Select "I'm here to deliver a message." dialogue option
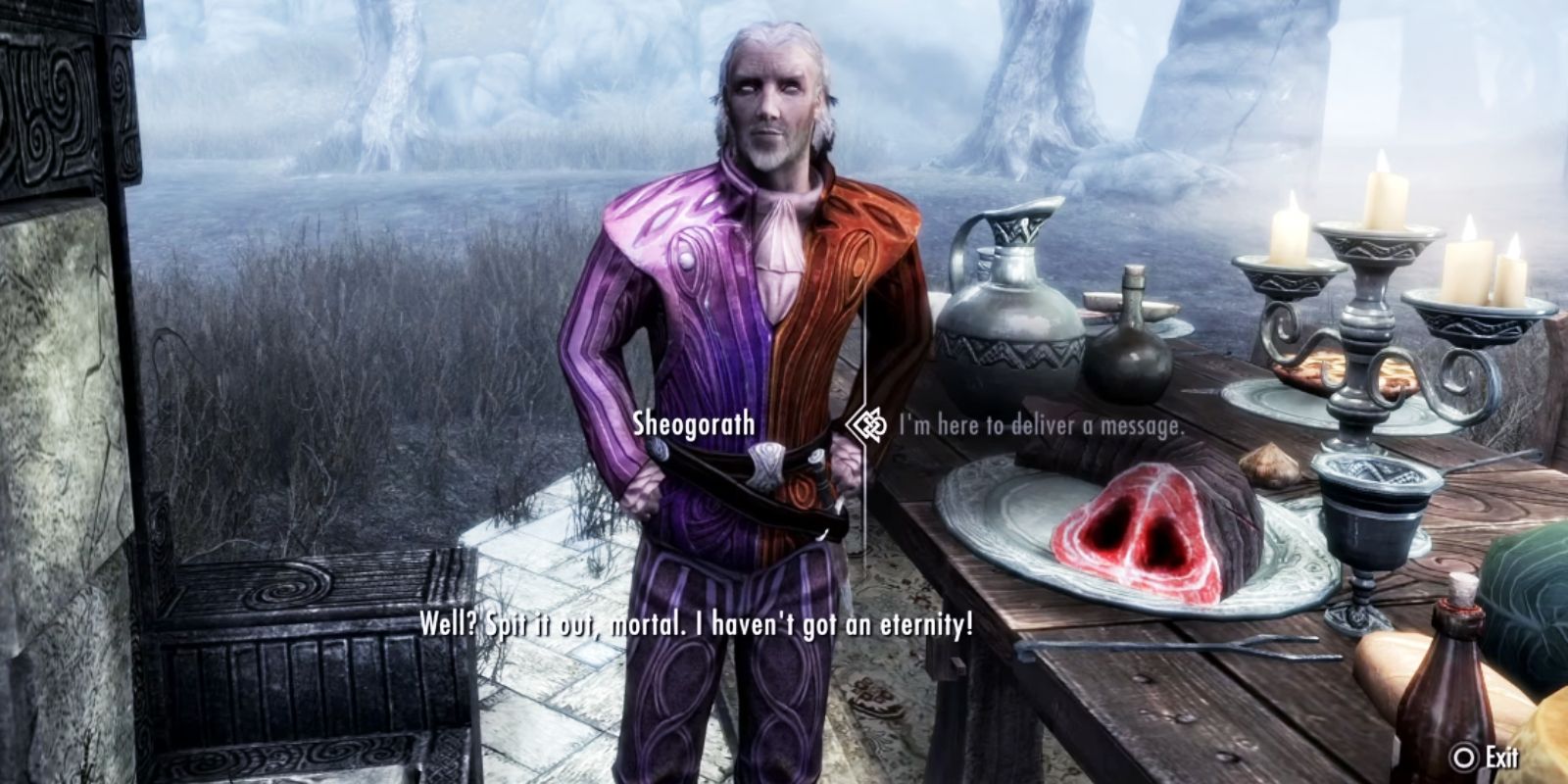Screen dimensions: 1568x784 (1039, 425)
